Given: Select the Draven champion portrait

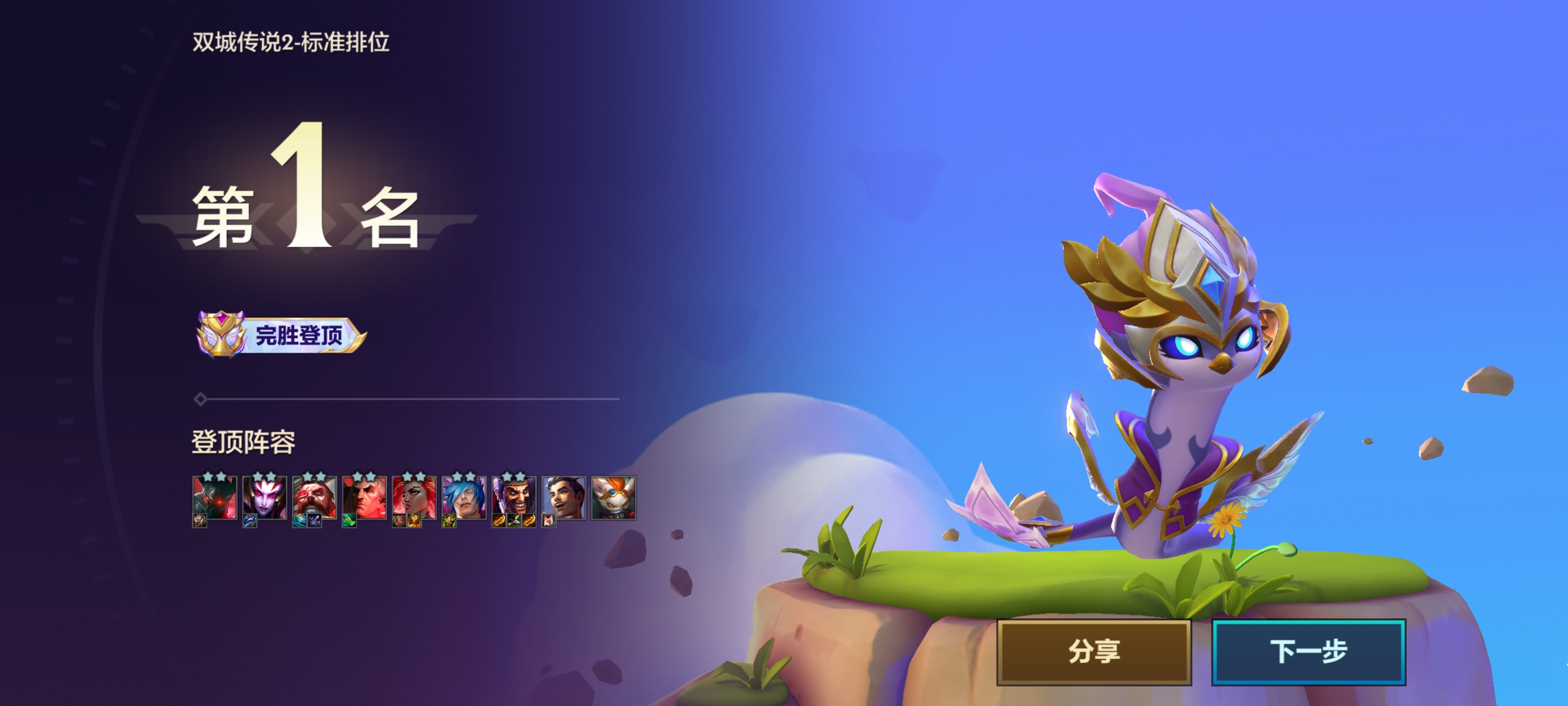Looking at the screenshot, I should tap(514, 498).
